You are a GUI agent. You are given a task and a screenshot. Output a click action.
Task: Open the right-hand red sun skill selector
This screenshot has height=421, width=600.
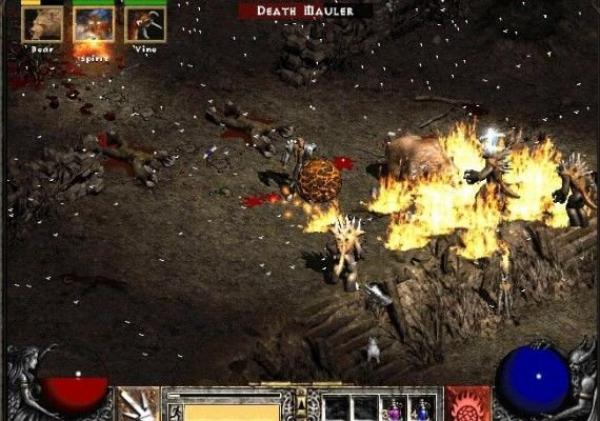[468, 404]
